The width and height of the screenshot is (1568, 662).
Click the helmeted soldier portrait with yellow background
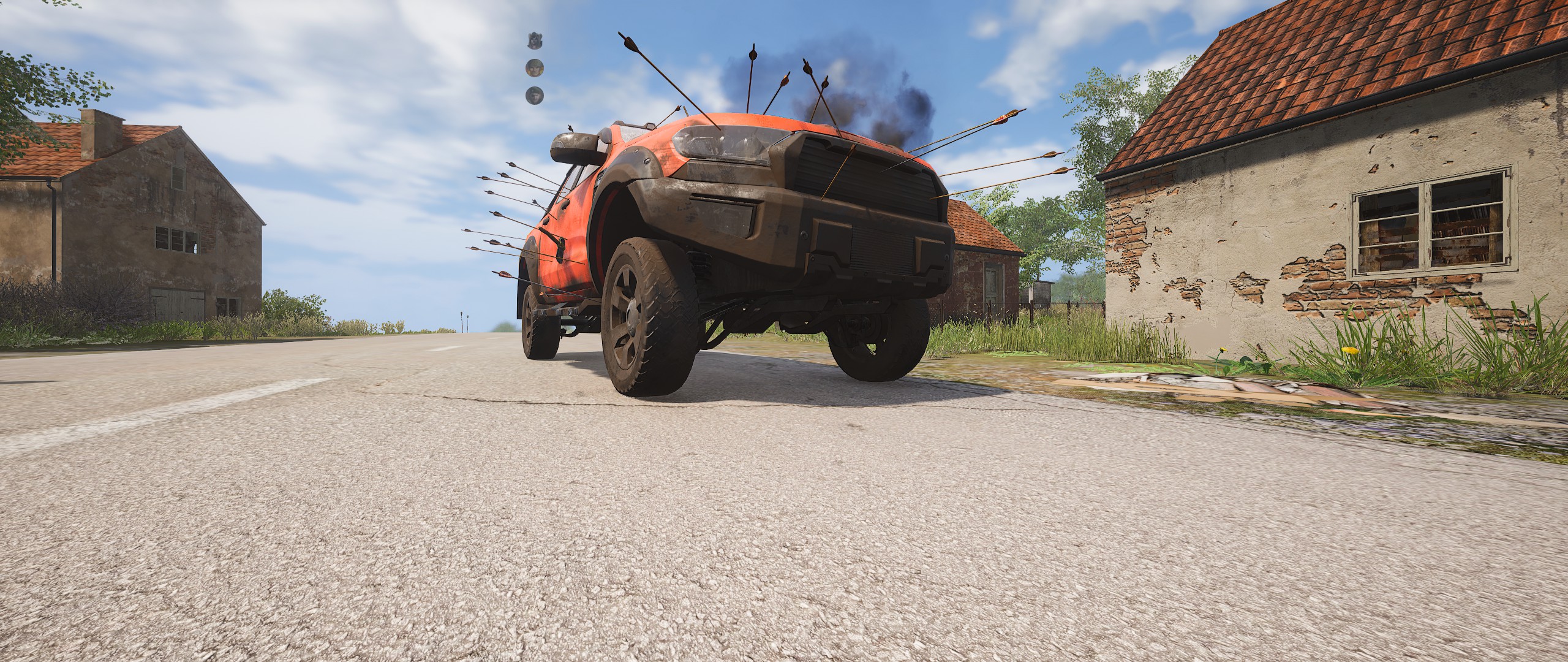coord(534,67)
